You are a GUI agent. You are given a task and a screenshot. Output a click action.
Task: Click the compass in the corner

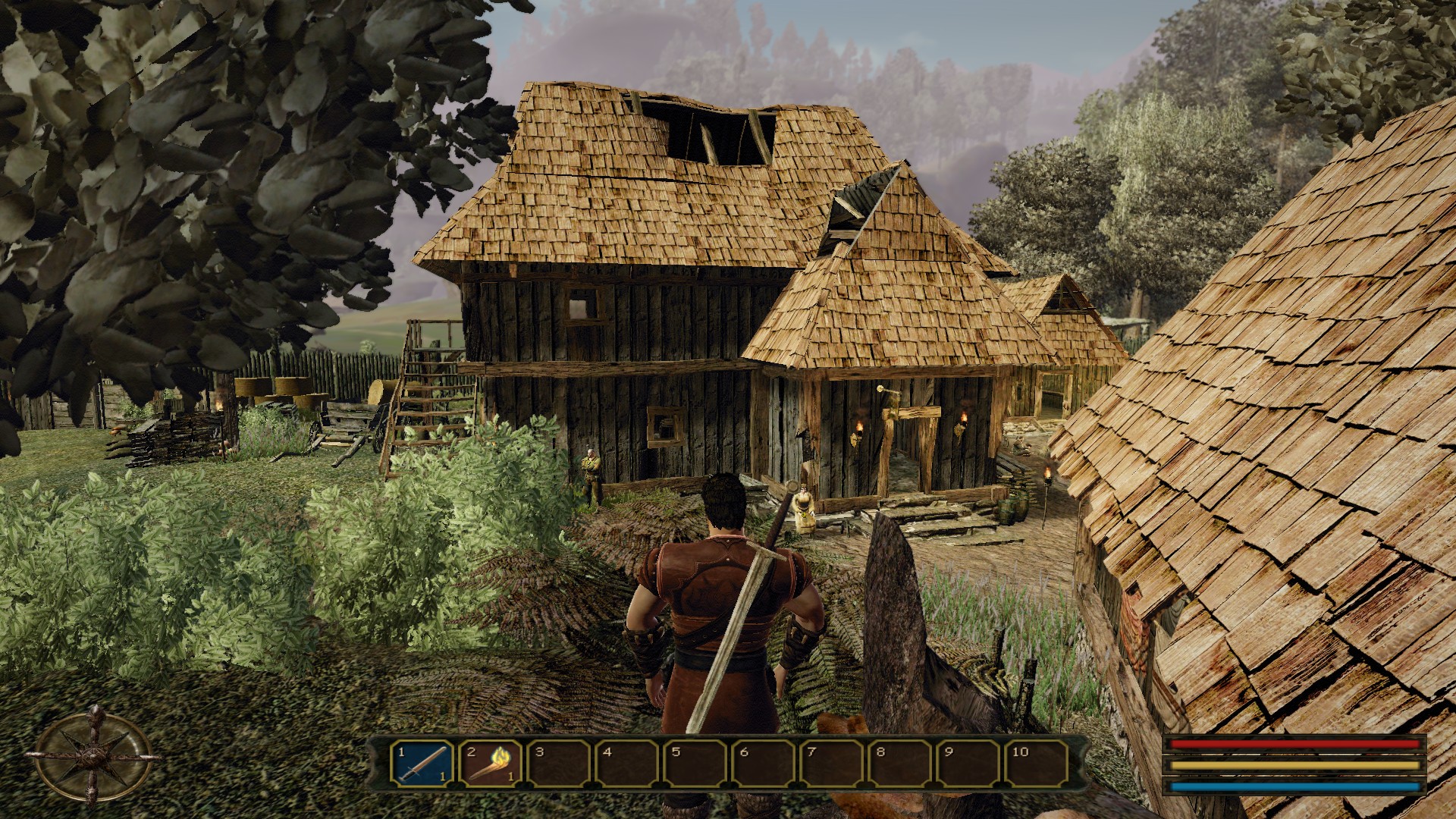[94, 755]
